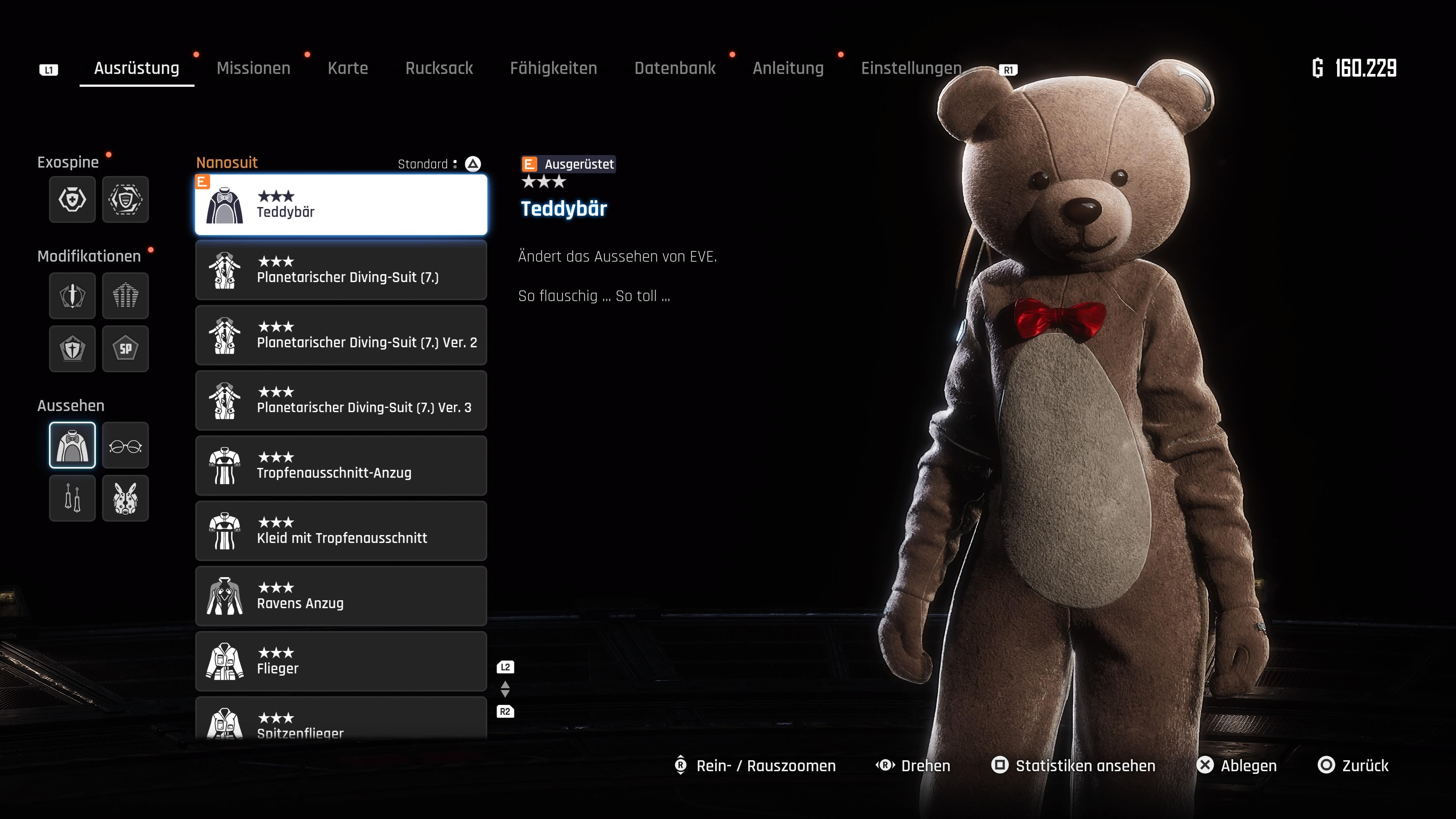This screenshot has width=1456, height=819.
Task: Pick the Flieger nanosuit
Action: tap(341, 661)
